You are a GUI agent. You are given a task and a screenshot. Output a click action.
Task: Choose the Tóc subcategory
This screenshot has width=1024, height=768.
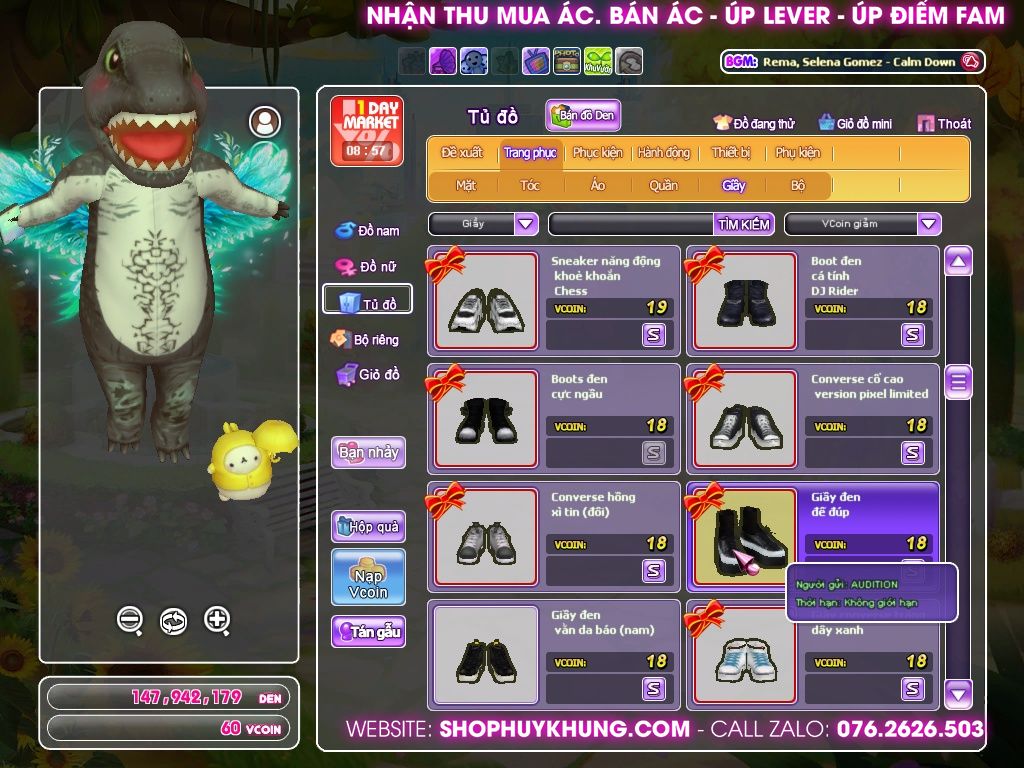point(530,185)
